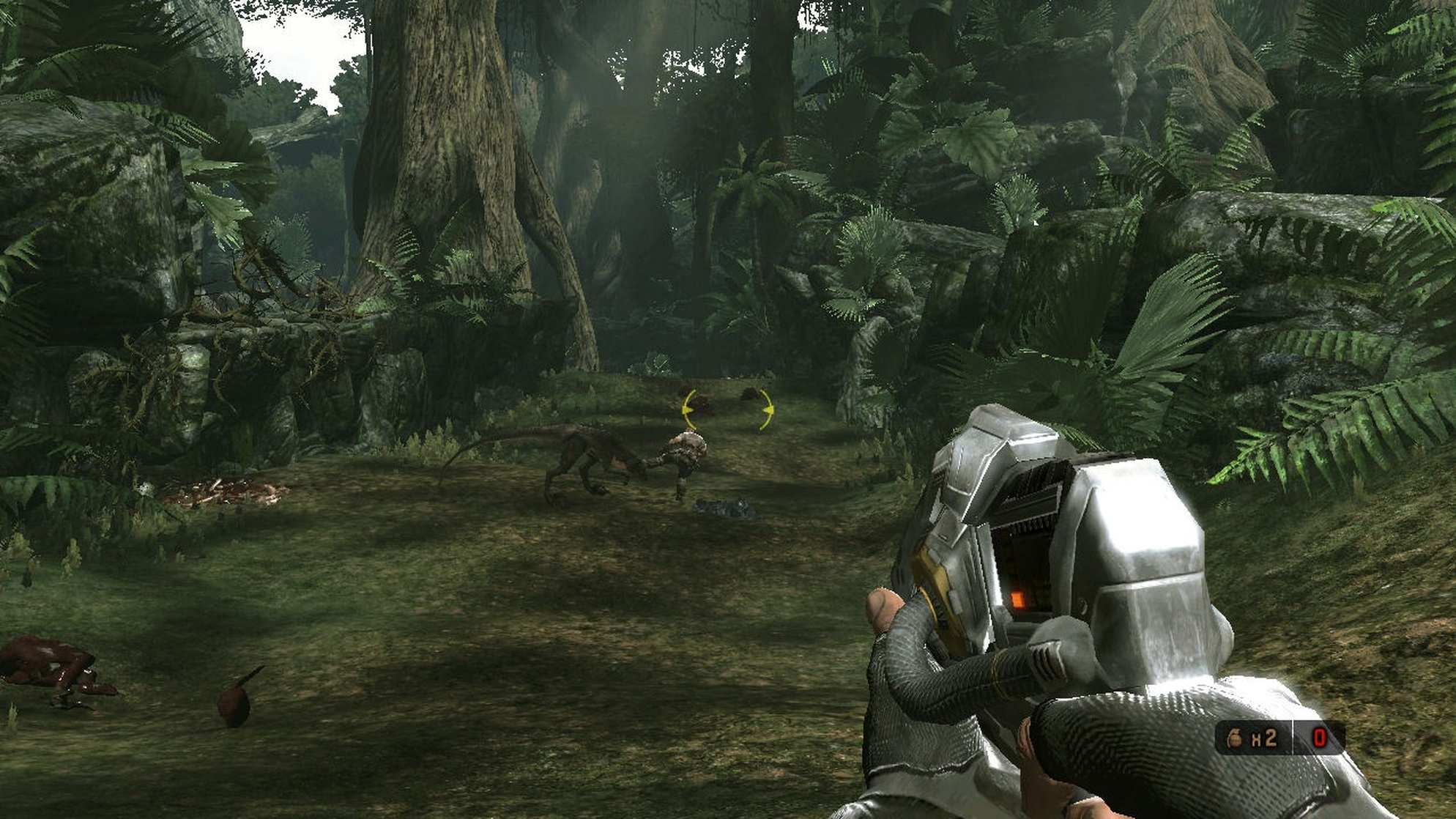
Task: Click the right arc of the yellow reticle
Action: point(768,410)
